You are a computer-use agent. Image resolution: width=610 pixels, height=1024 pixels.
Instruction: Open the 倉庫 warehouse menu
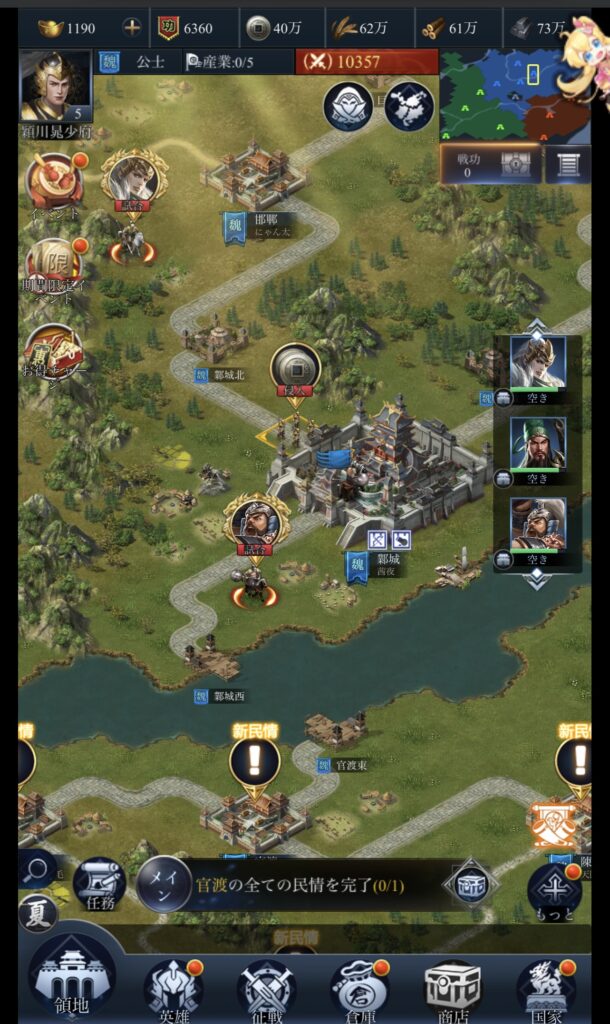(359, 987)
